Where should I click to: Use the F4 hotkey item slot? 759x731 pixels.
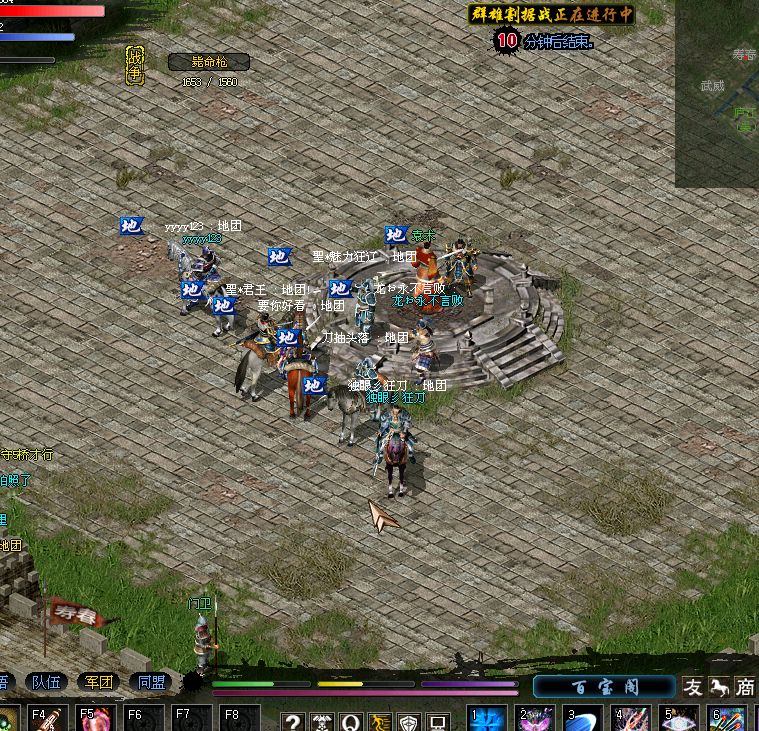46,719
